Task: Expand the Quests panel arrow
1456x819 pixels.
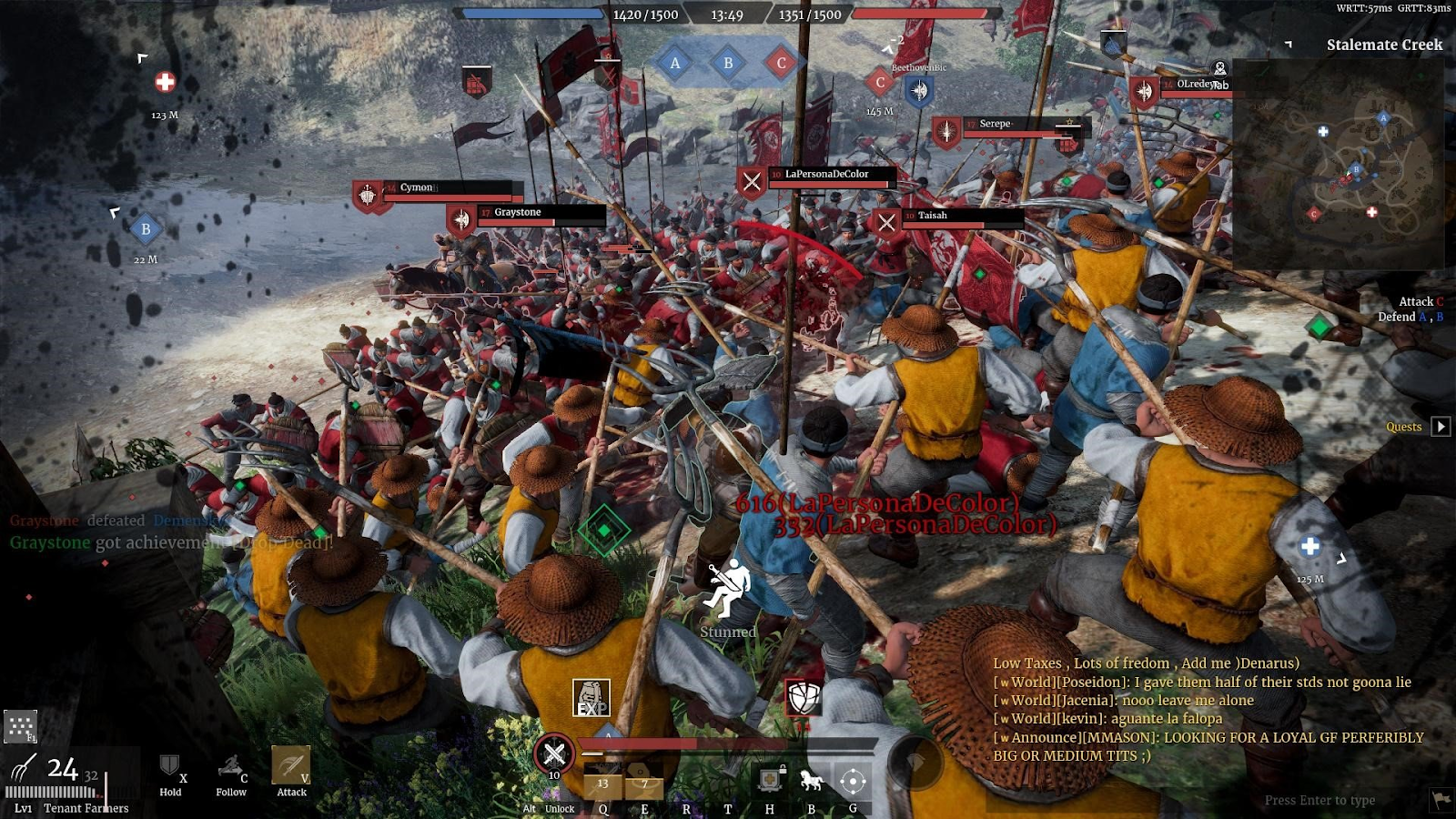Action: 1441,427
